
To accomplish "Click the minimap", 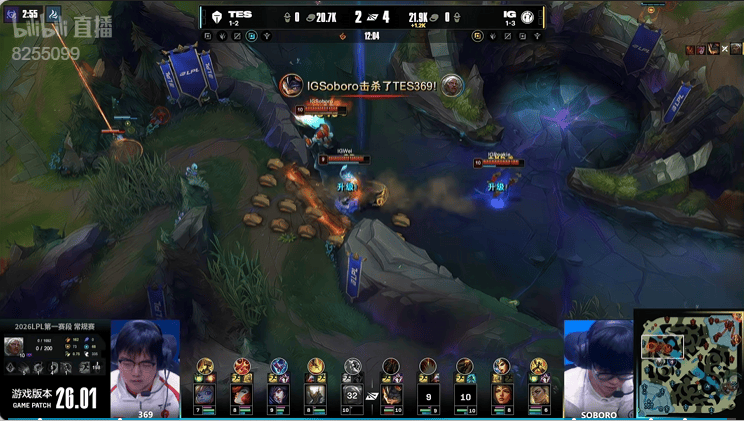I will (689, 365).
